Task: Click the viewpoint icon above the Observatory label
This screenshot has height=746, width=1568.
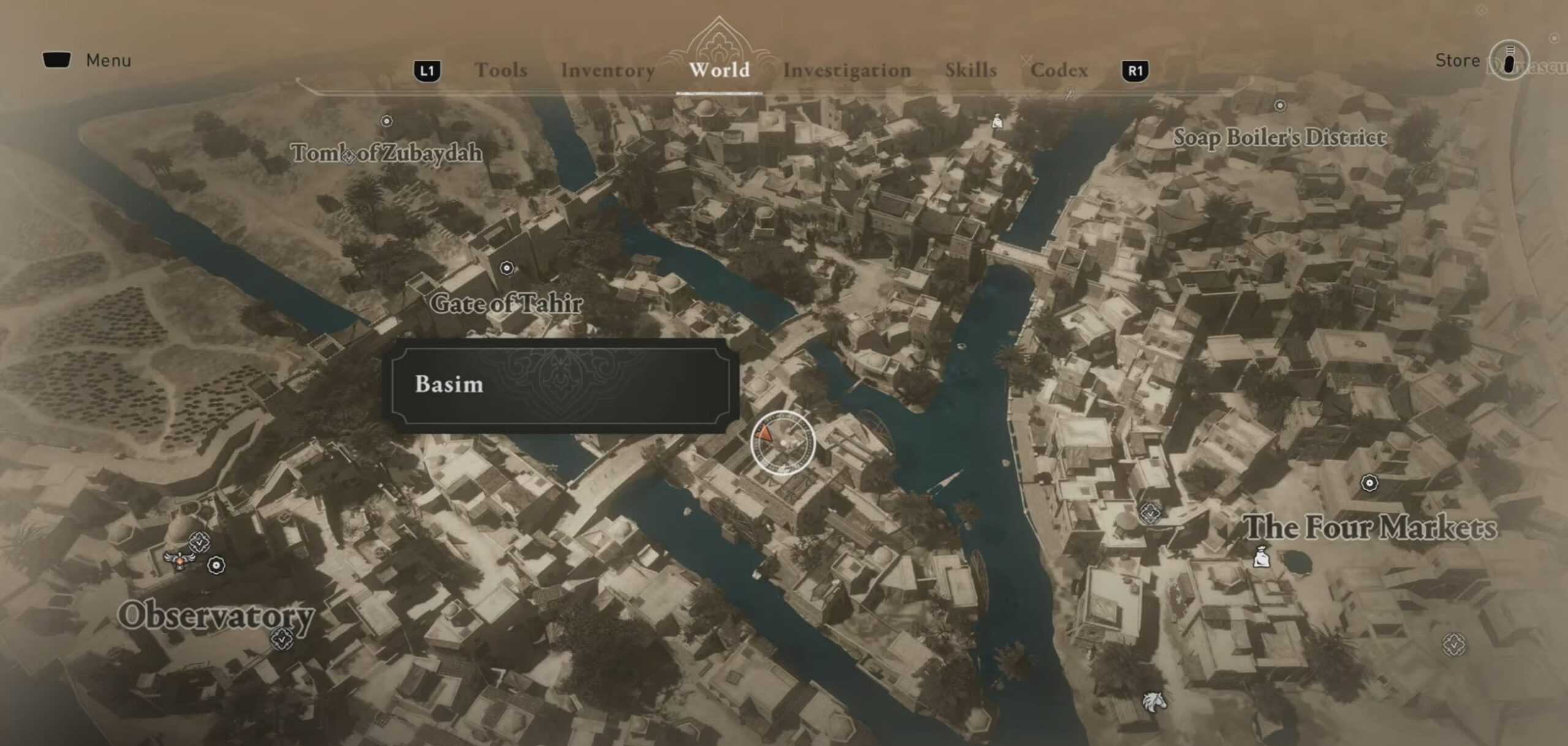Action: click(x=200, y=543)
